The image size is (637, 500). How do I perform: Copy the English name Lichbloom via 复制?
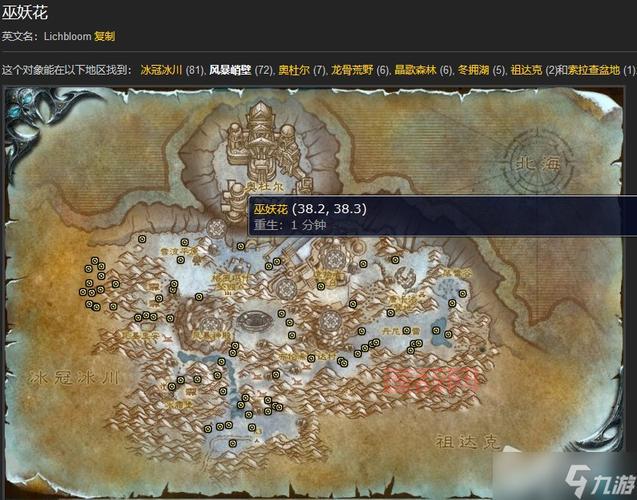[x=105, y=36]
